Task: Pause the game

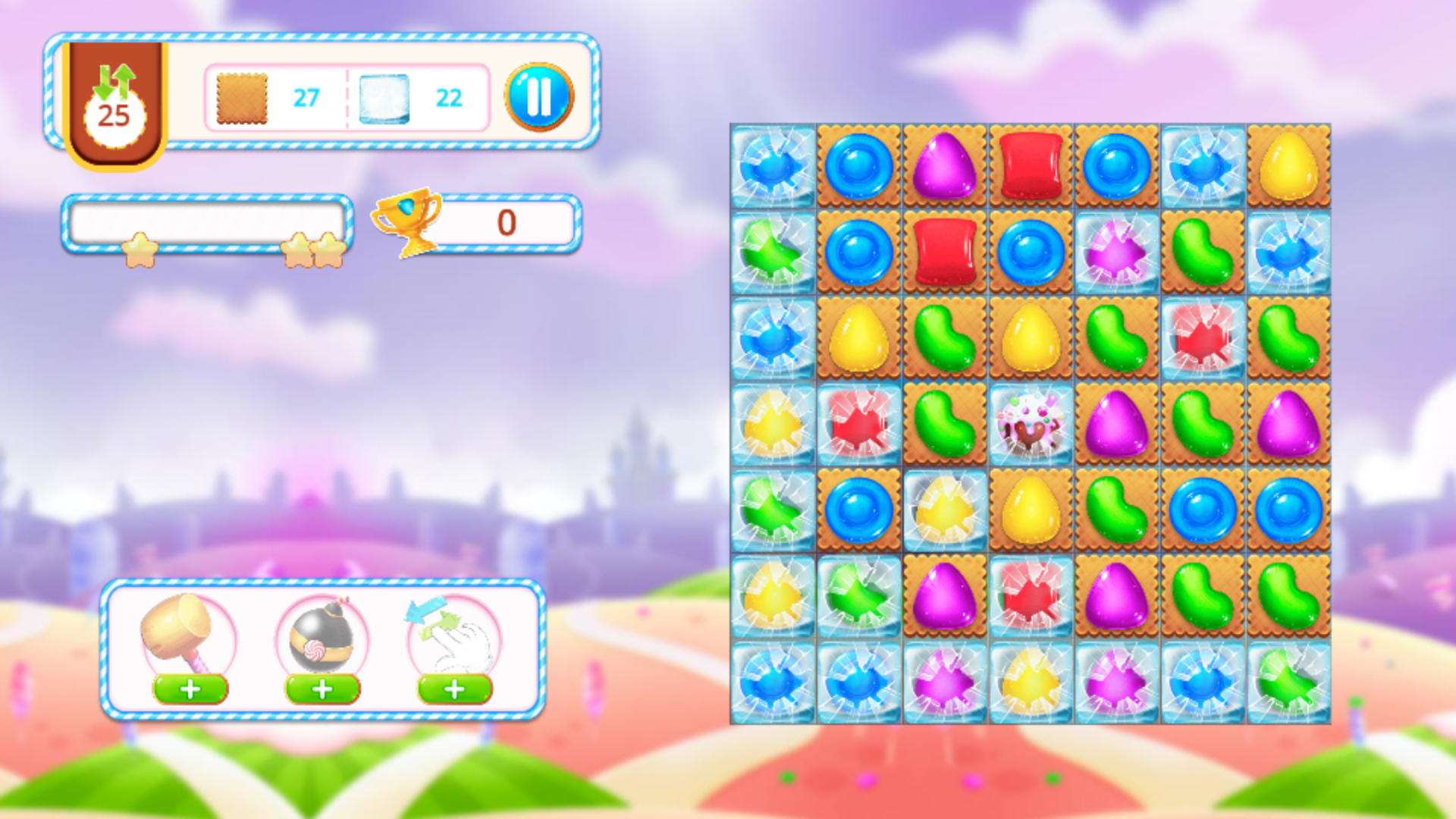Action: pos(540,96)
